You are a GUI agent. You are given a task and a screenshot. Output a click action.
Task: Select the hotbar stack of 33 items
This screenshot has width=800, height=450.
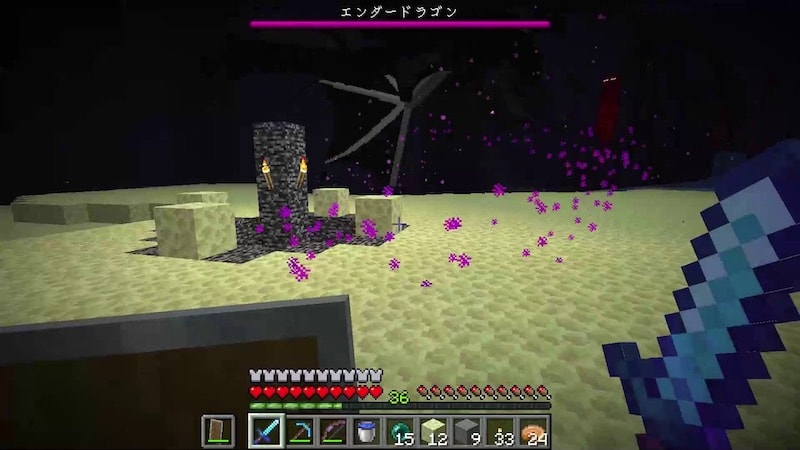click(x=501, y=431)
